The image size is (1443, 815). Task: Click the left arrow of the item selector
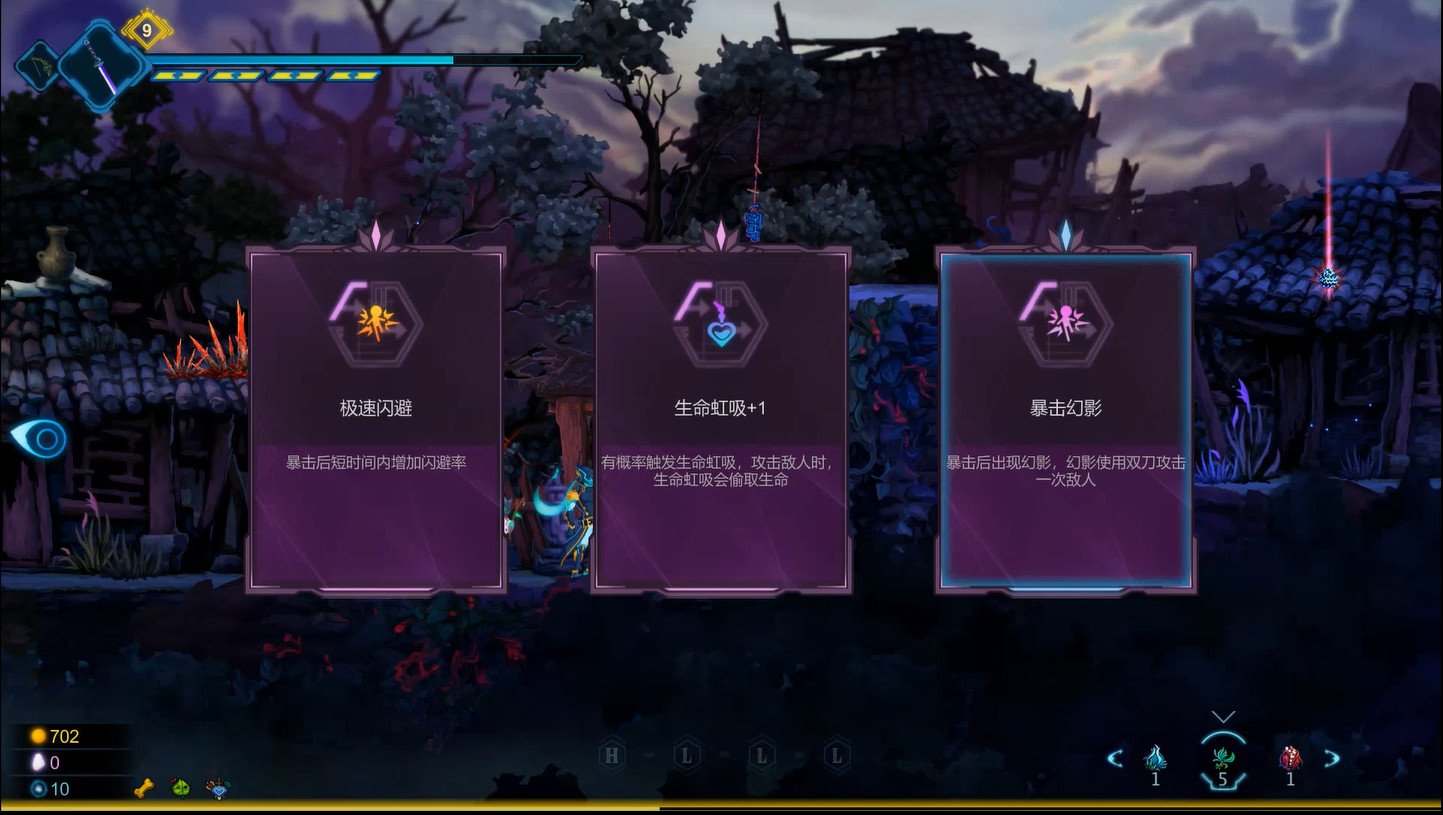point(1115,758)
